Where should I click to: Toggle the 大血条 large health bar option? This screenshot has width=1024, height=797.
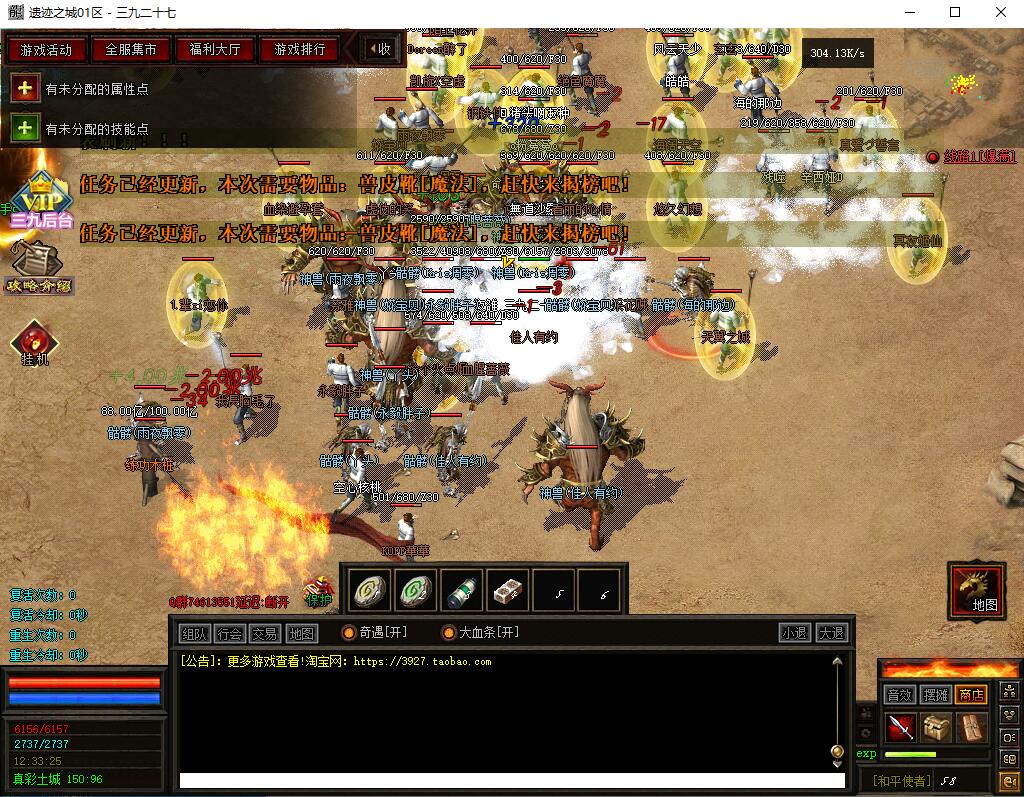(449, 633)
